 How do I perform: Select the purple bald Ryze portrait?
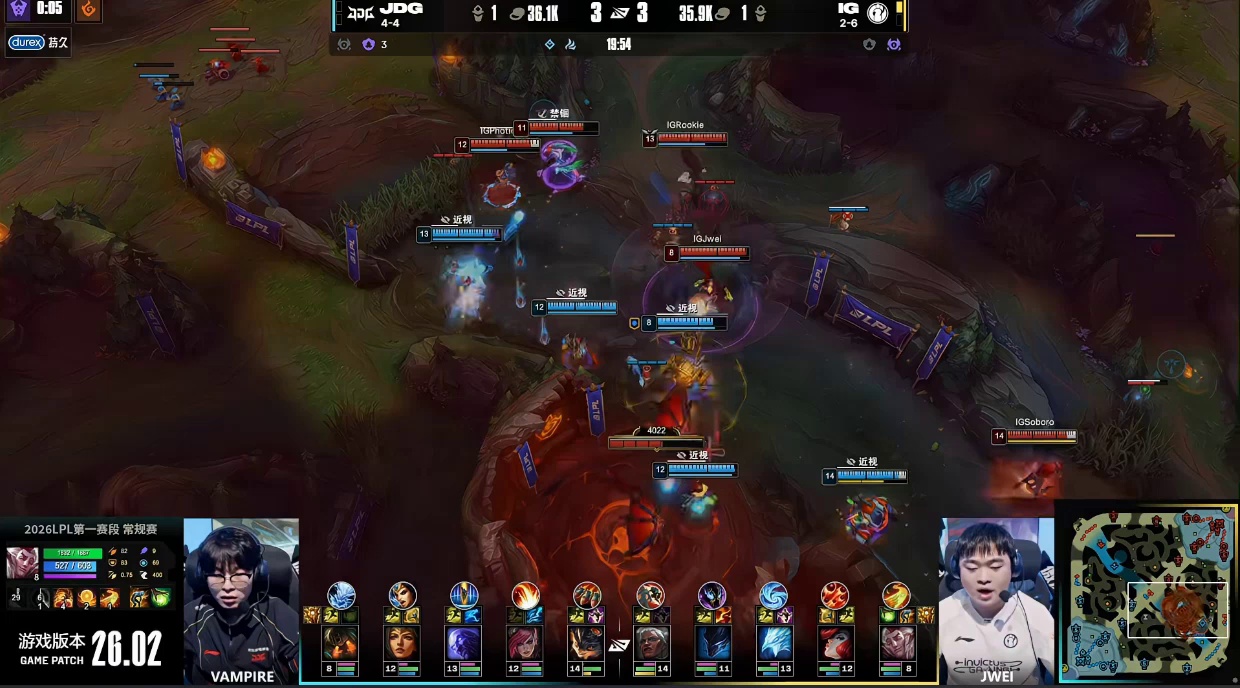tap(464, 643)
